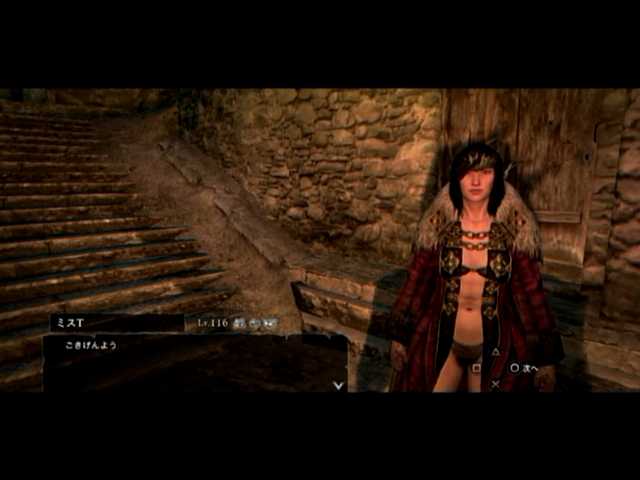Click the dialogue advance down arrow
Screen dimensions: 640x480
[339, 384]
